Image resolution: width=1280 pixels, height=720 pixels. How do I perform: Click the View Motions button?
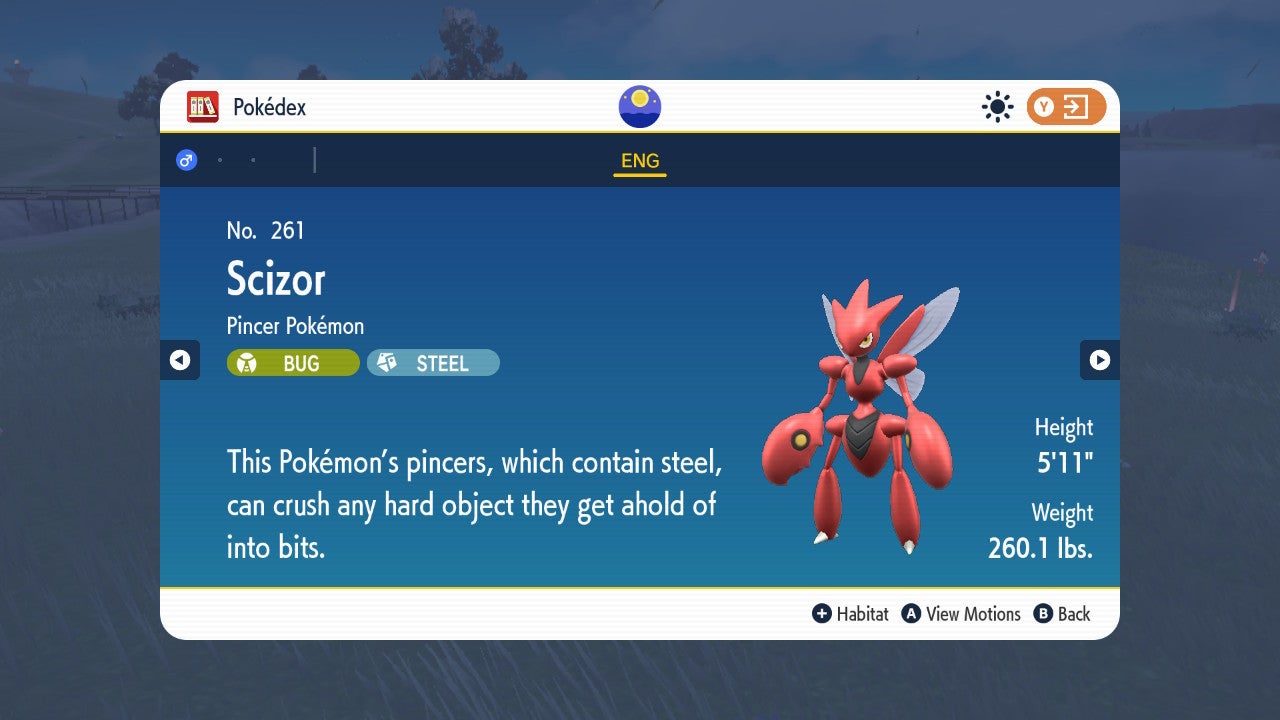962,614
